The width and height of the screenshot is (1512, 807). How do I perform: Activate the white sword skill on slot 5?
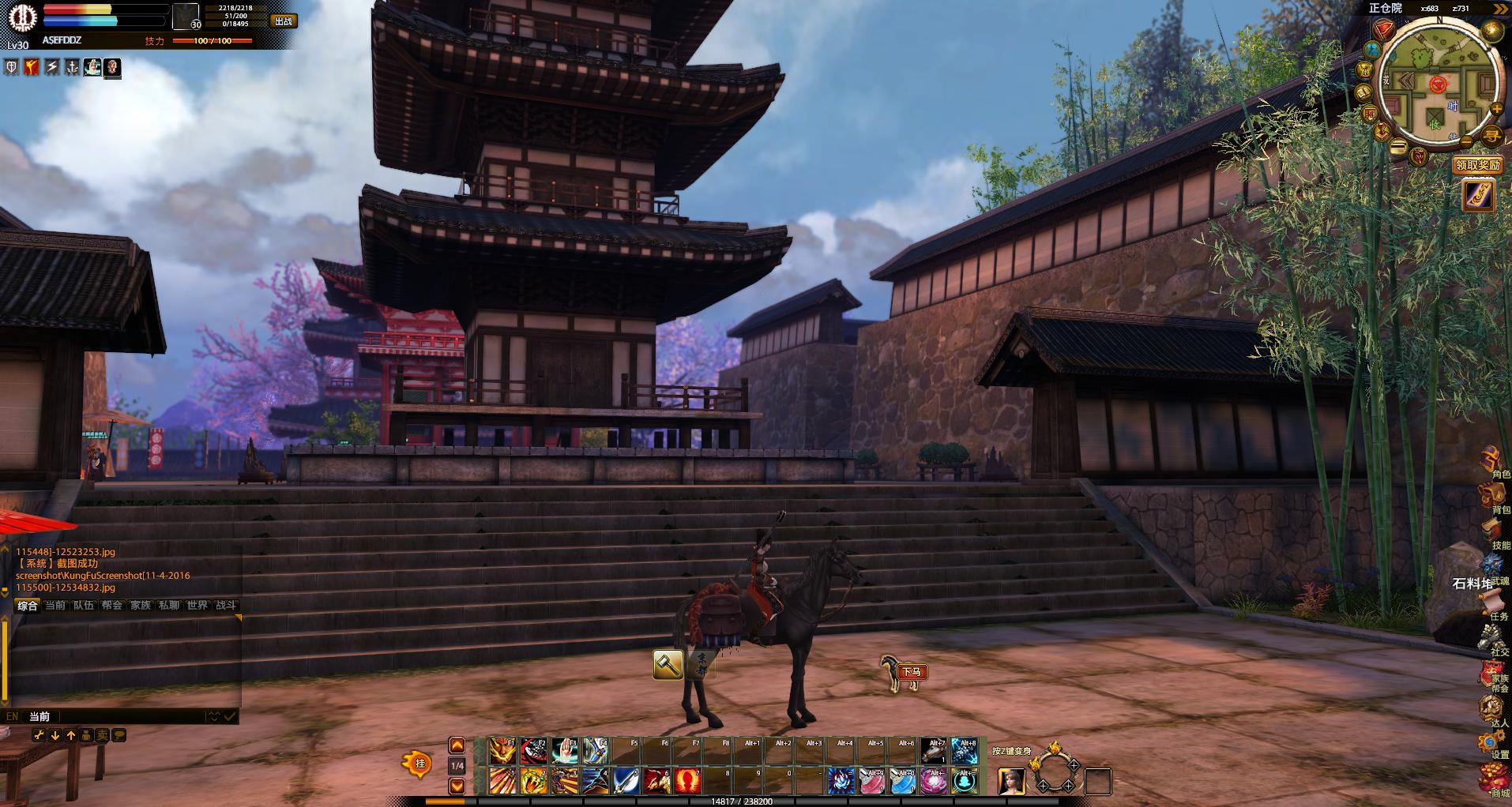tap(626, 781)
